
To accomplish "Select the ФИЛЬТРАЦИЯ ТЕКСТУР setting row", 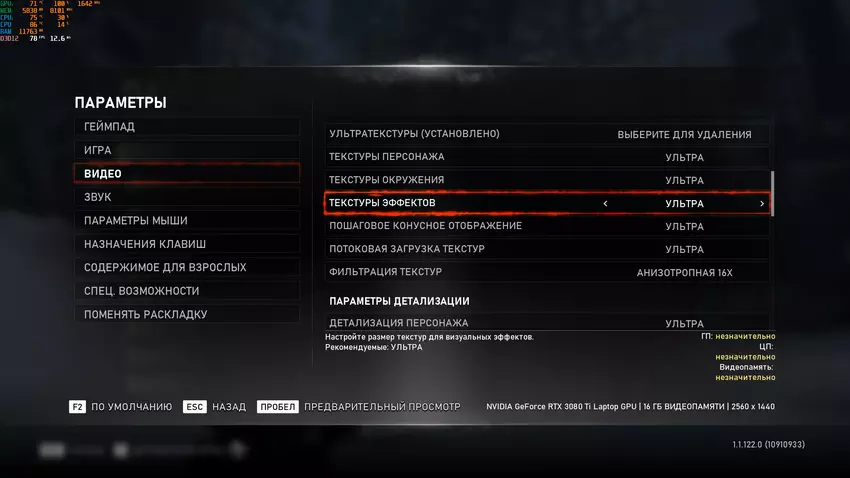I will coord(548,272).
